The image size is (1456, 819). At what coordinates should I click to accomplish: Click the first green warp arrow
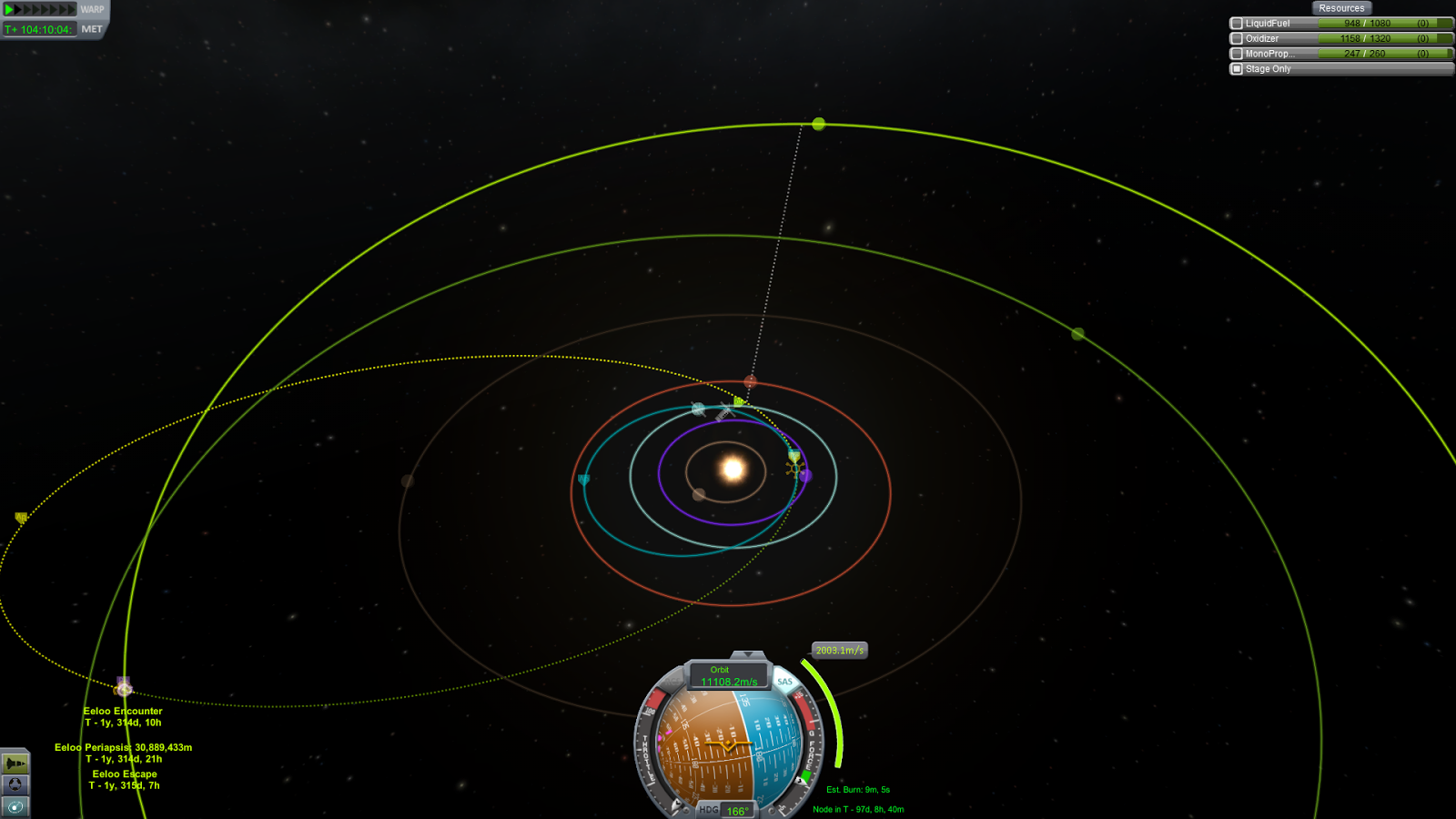[x=8, y=11]
